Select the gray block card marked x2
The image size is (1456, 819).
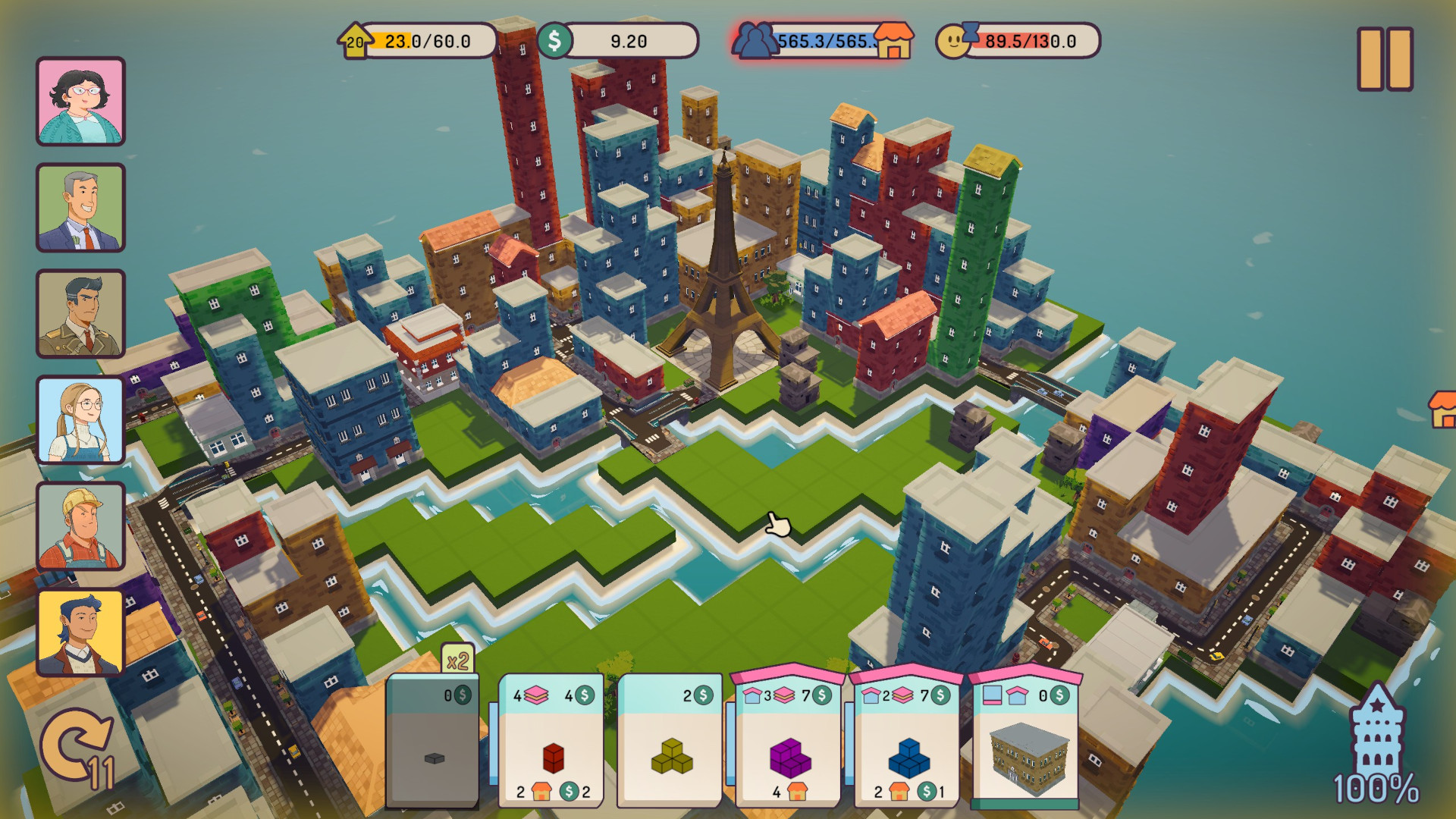coord(433,739)
